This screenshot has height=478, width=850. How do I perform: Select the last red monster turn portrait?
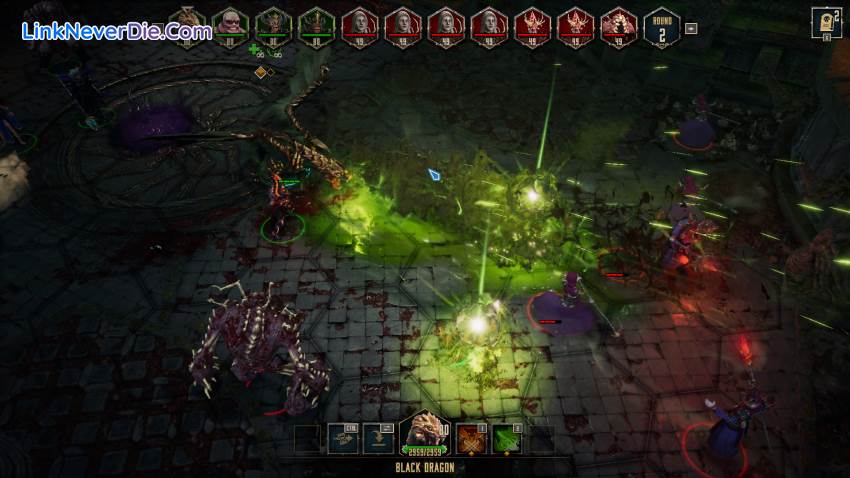pos(619,25)
